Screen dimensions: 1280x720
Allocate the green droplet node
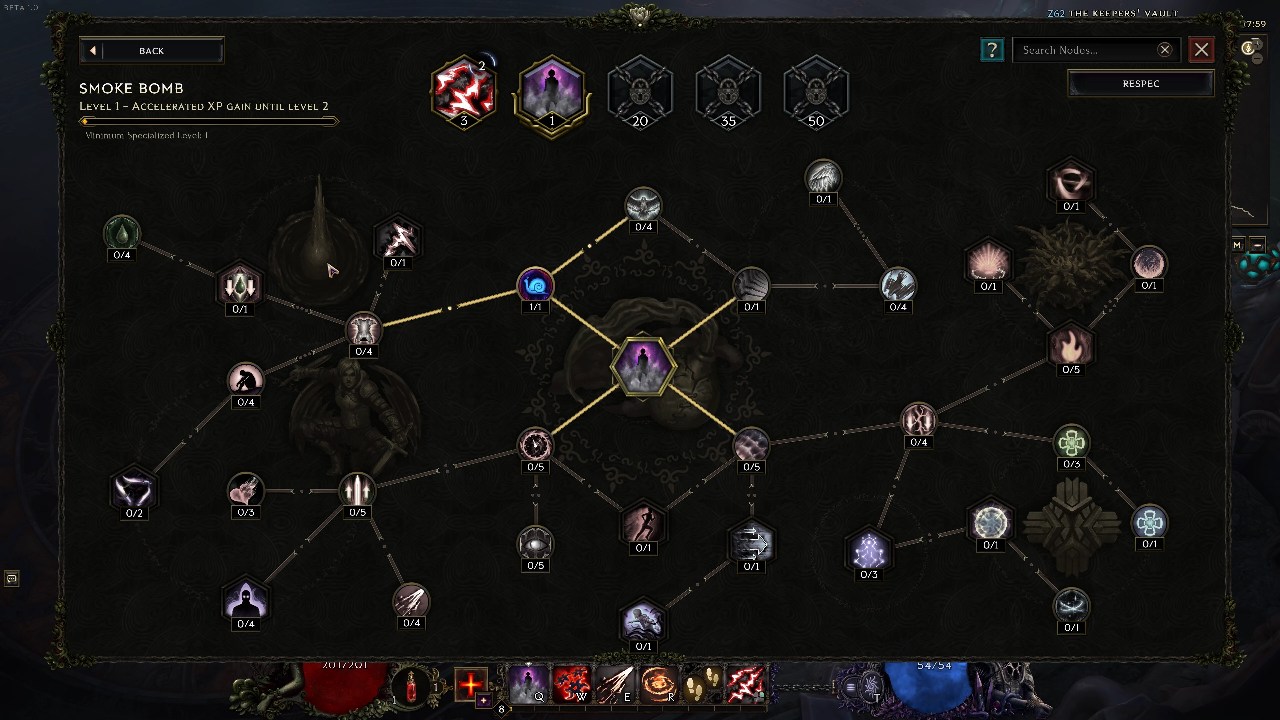click(x=122, y=234)
